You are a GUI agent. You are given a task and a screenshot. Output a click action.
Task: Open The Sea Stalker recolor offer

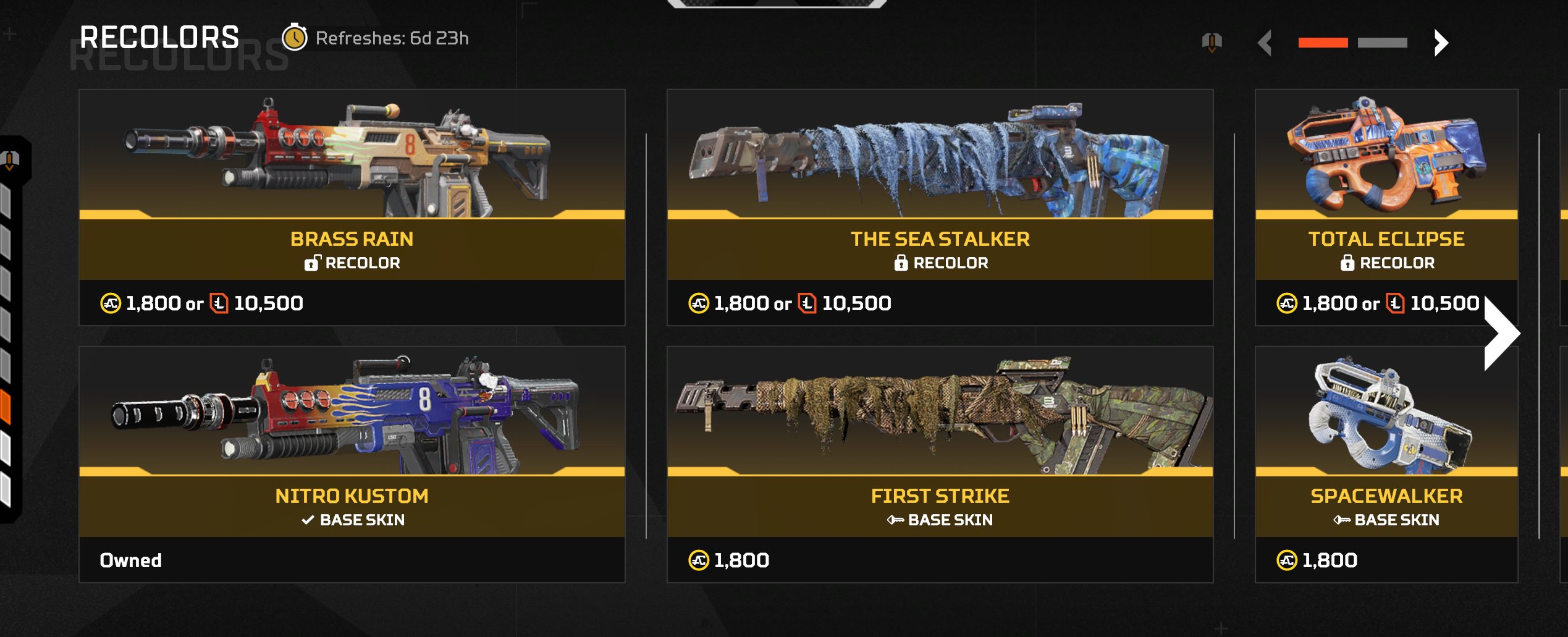point(940,207)
